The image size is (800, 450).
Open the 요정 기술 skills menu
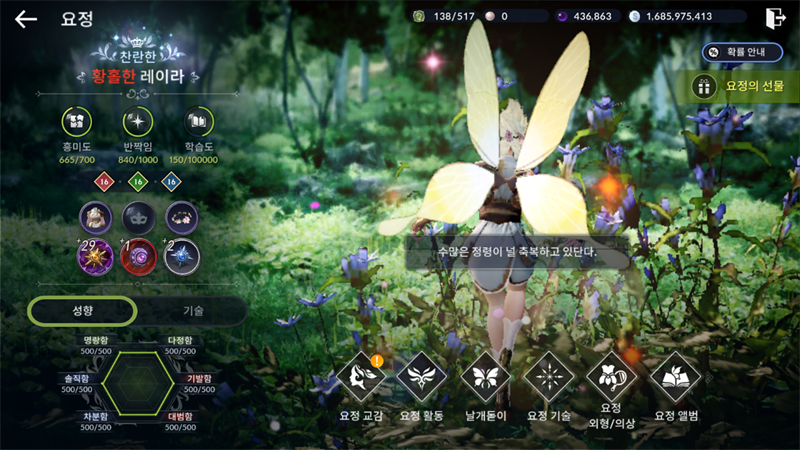click(x=548, y=378)
